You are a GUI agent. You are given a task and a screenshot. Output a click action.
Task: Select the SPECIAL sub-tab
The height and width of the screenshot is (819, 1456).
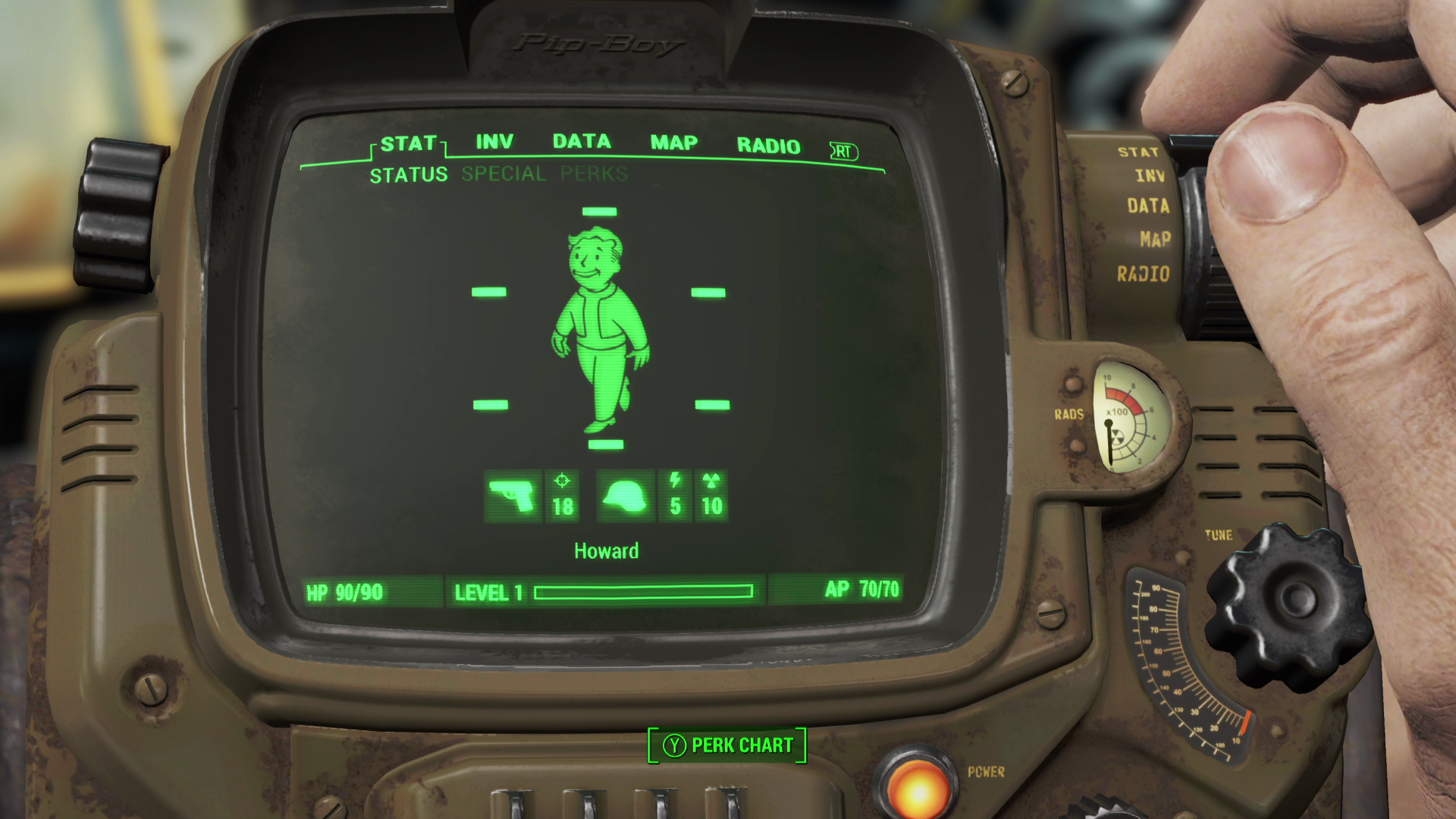[503, 174]
